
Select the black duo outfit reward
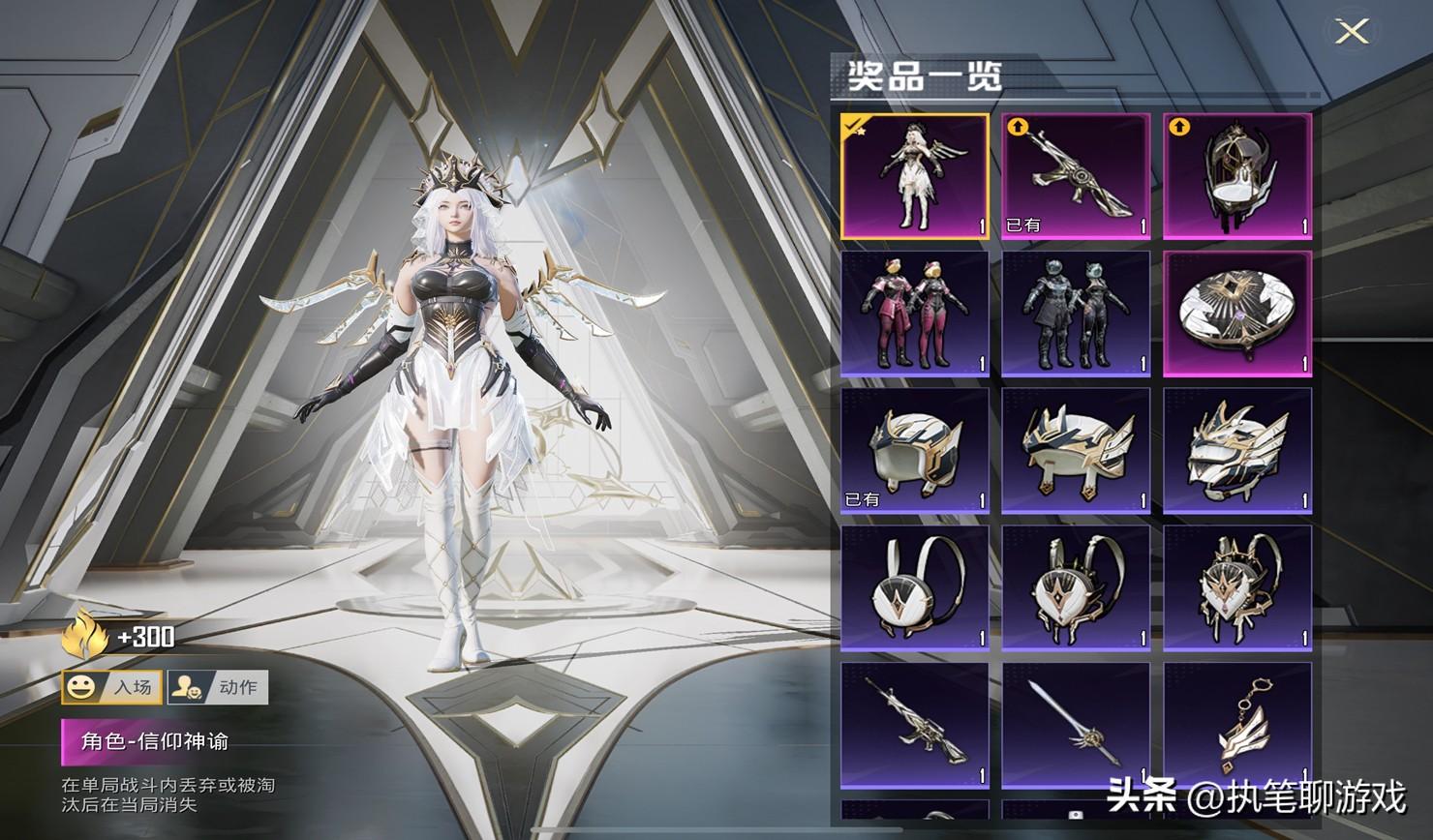[x=1076, y=314]
